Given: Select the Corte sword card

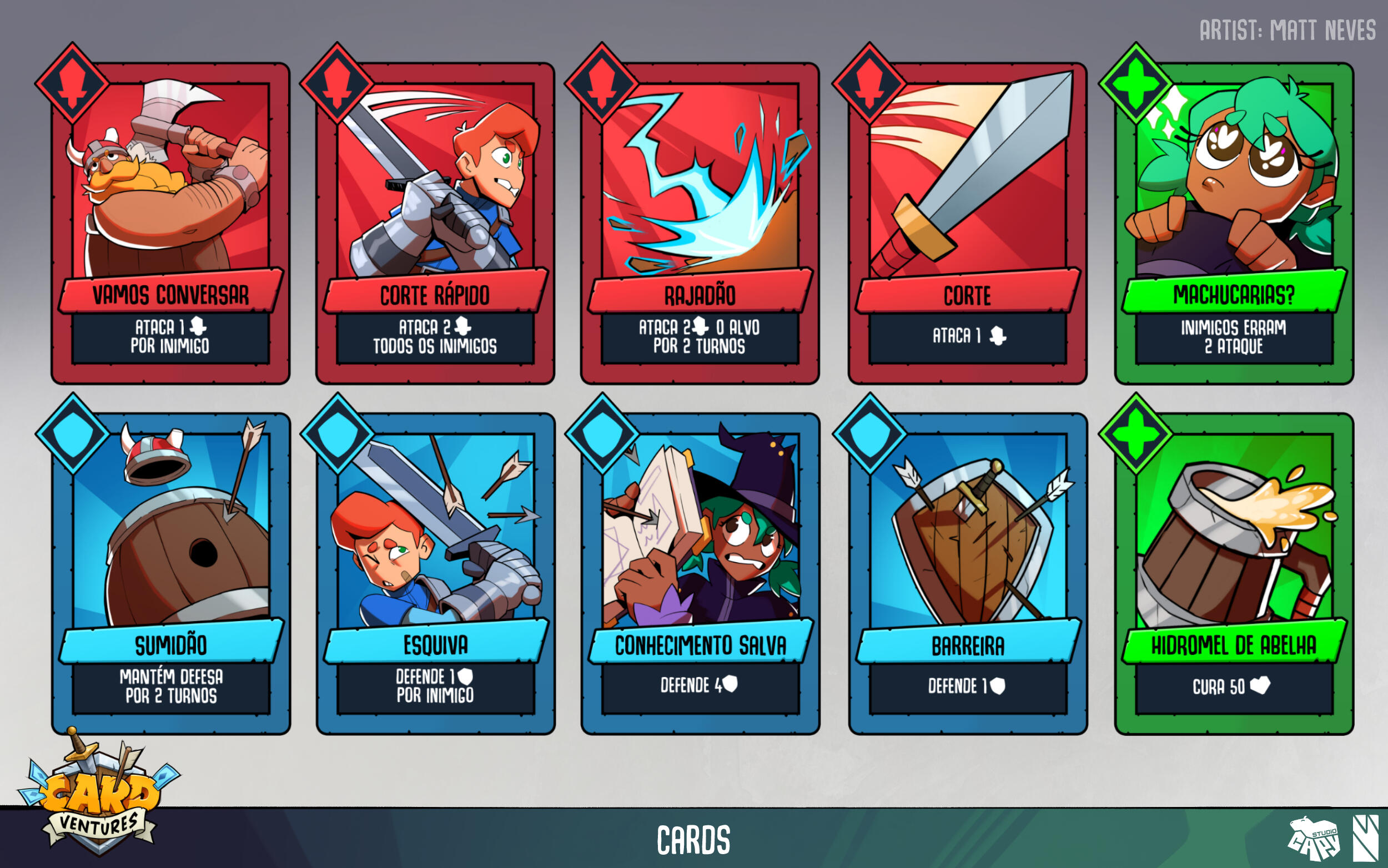Looking at the screenshot, I should (968, 224).
